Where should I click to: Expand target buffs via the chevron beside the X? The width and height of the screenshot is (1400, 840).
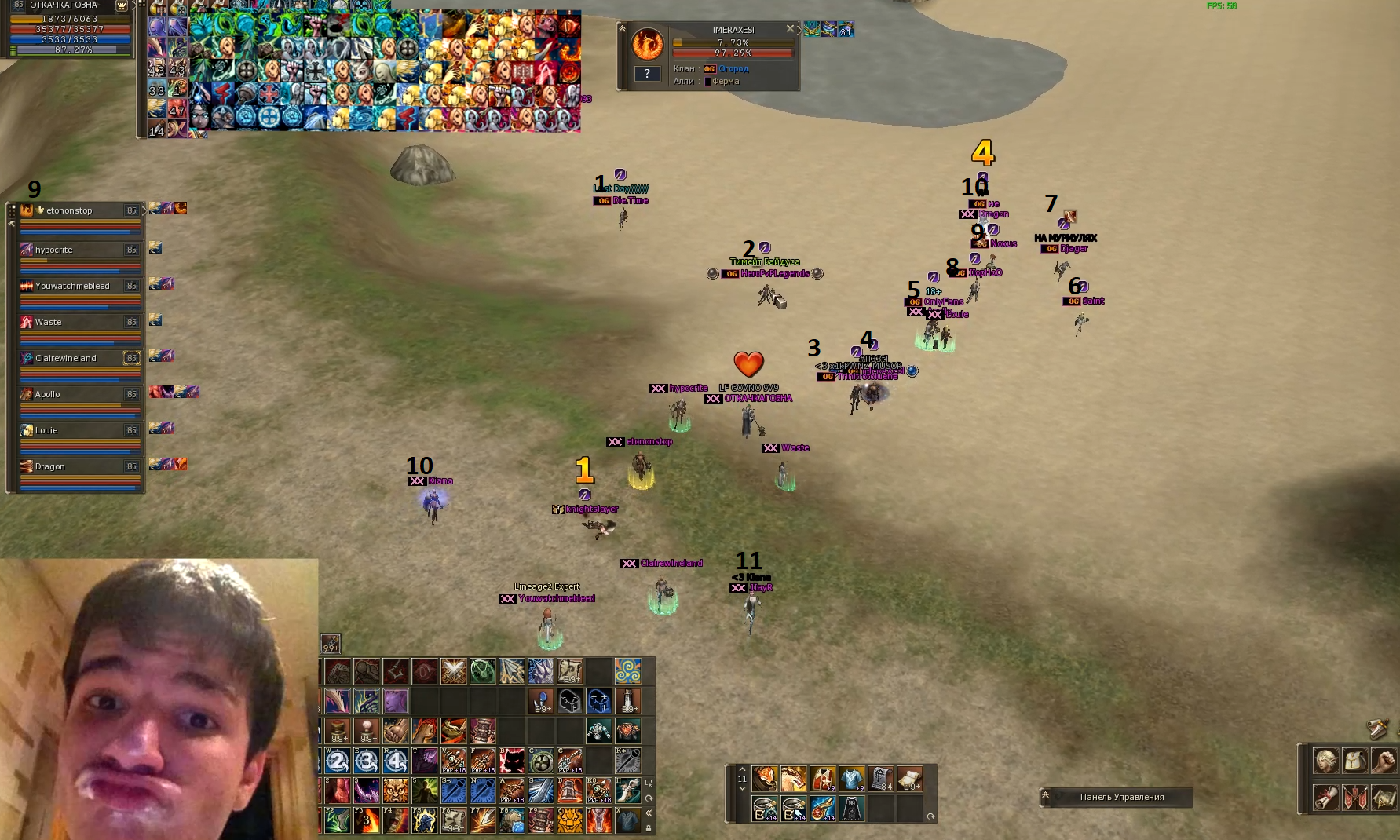pos(799,30)
